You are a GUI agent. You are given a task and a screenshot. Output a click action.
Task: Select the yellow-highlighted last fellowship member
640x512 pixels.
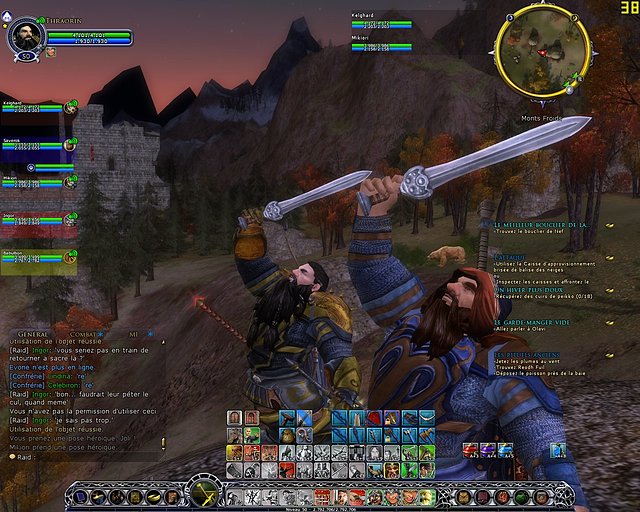tap(35, 258)
